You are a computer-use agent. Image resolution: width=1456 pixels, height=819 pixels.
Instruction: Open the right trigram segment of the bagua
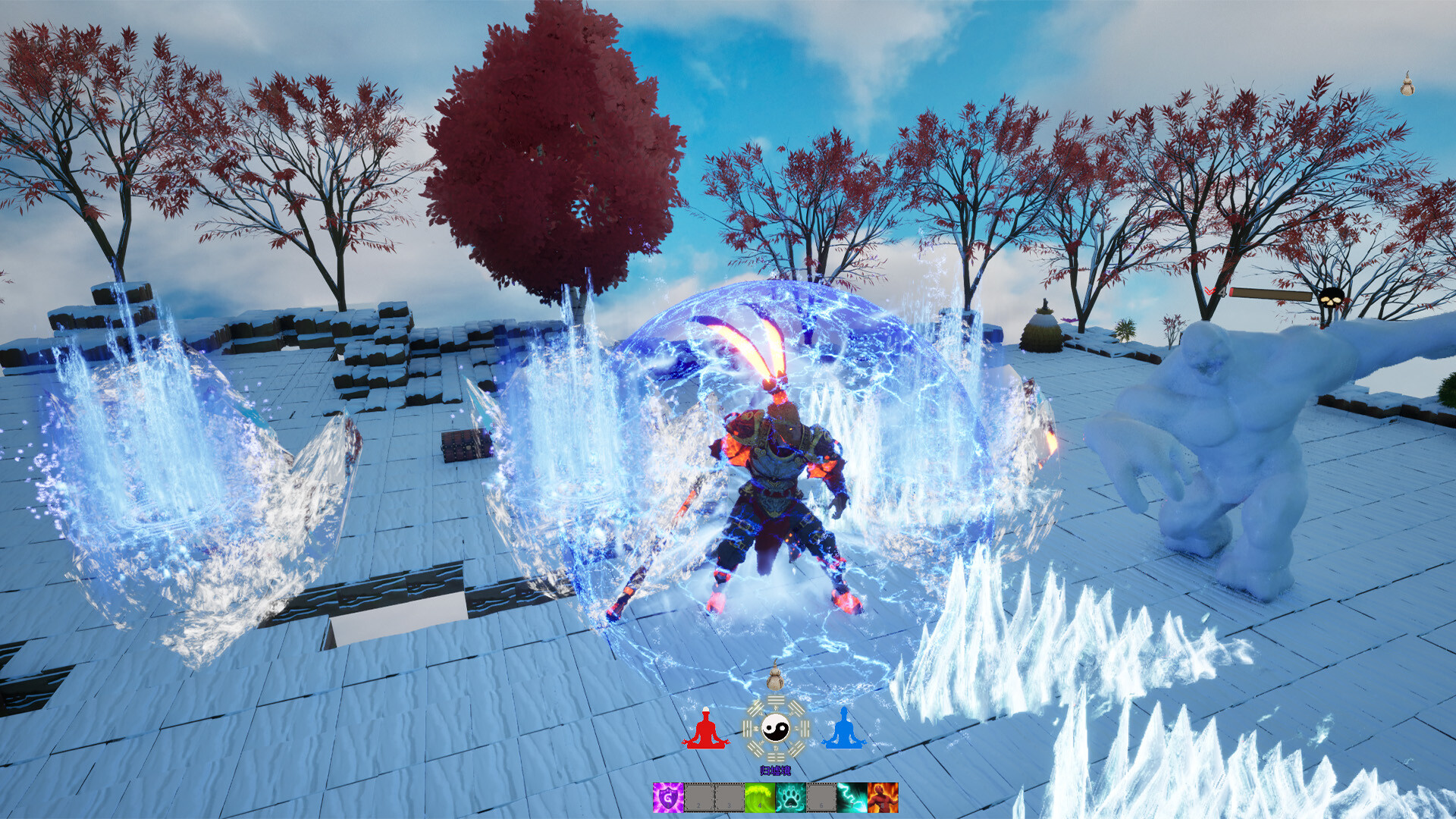(x=805, y=728)
